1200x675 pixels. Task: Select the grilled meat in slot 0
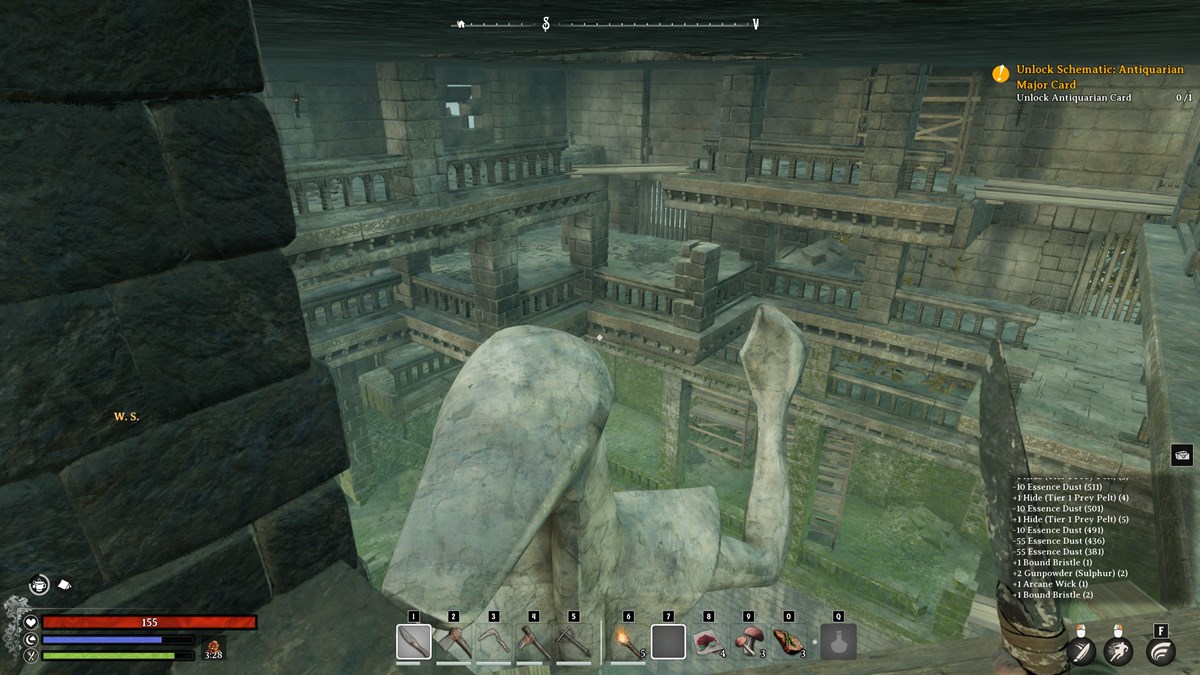coord(788,641)
